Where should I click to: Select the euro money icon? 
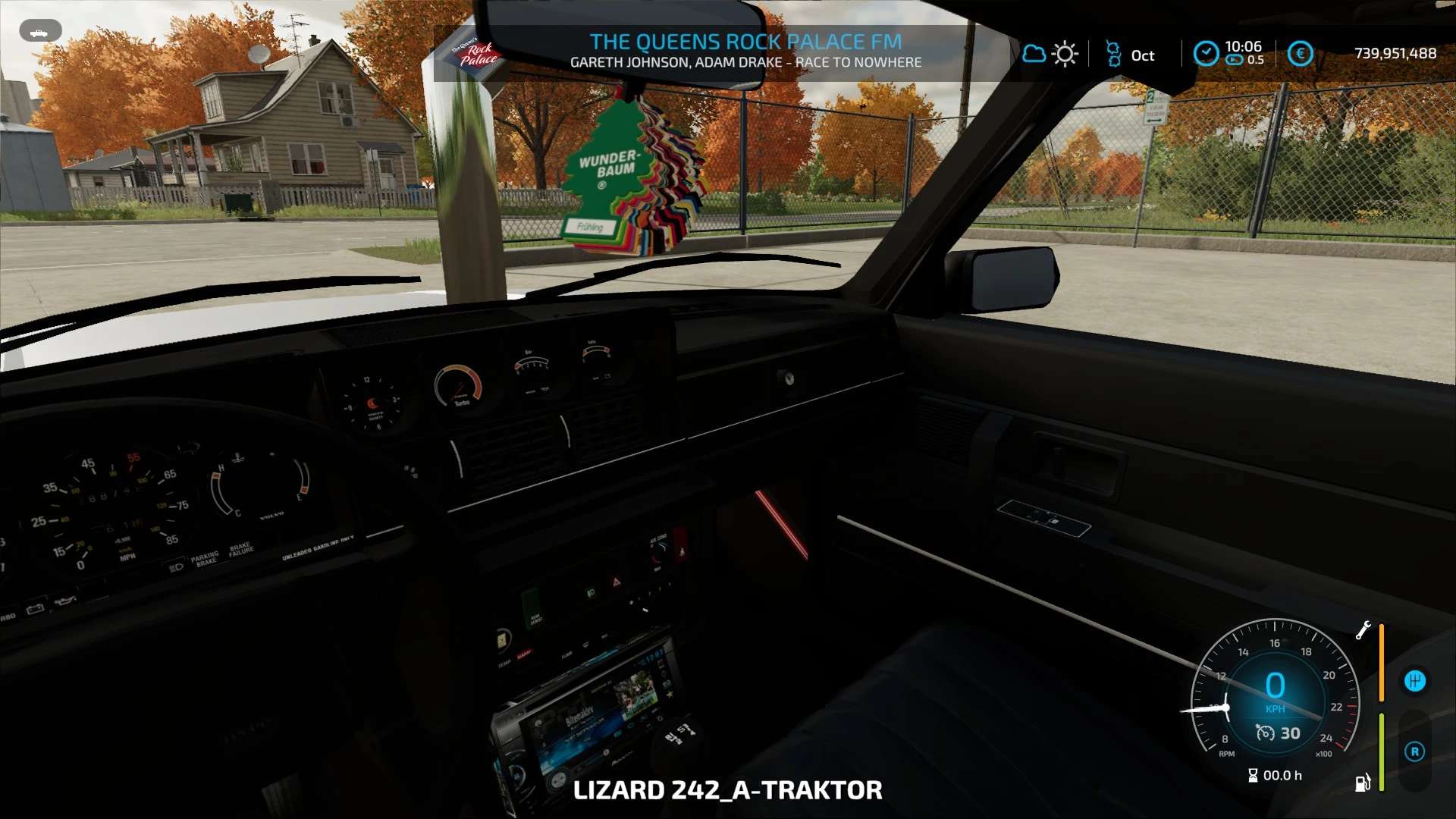(1300, 54)
